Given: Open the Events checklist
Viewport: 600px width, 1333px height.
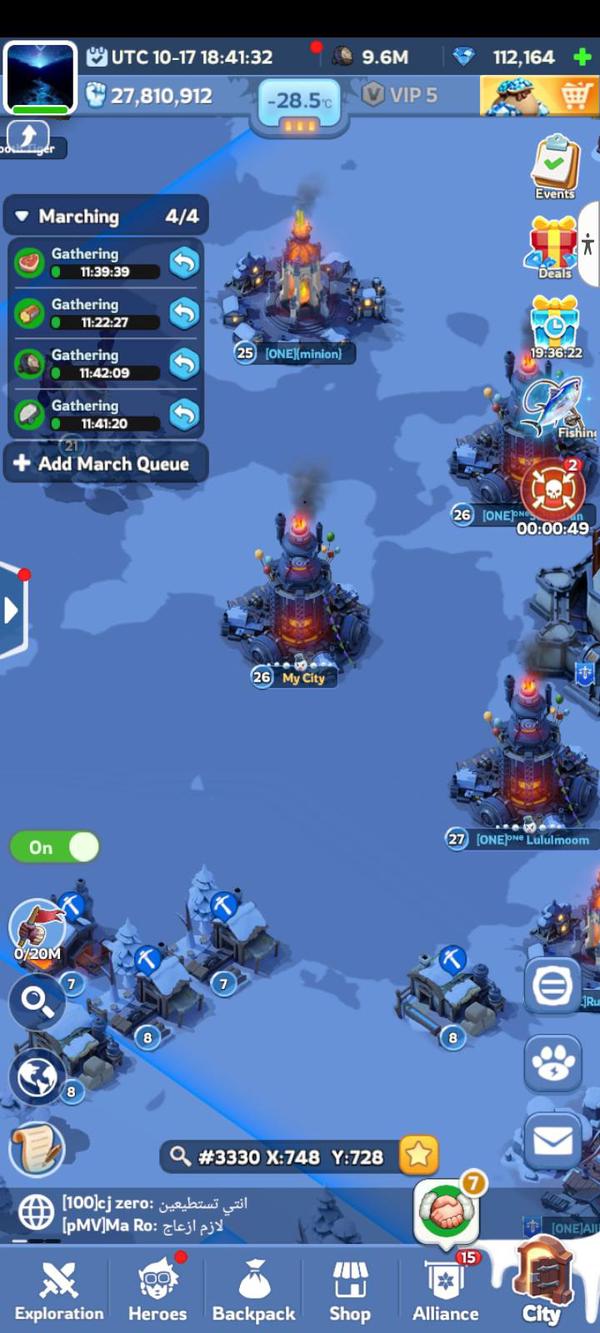Looking at the screenshot, I should (x=554, y=165).
